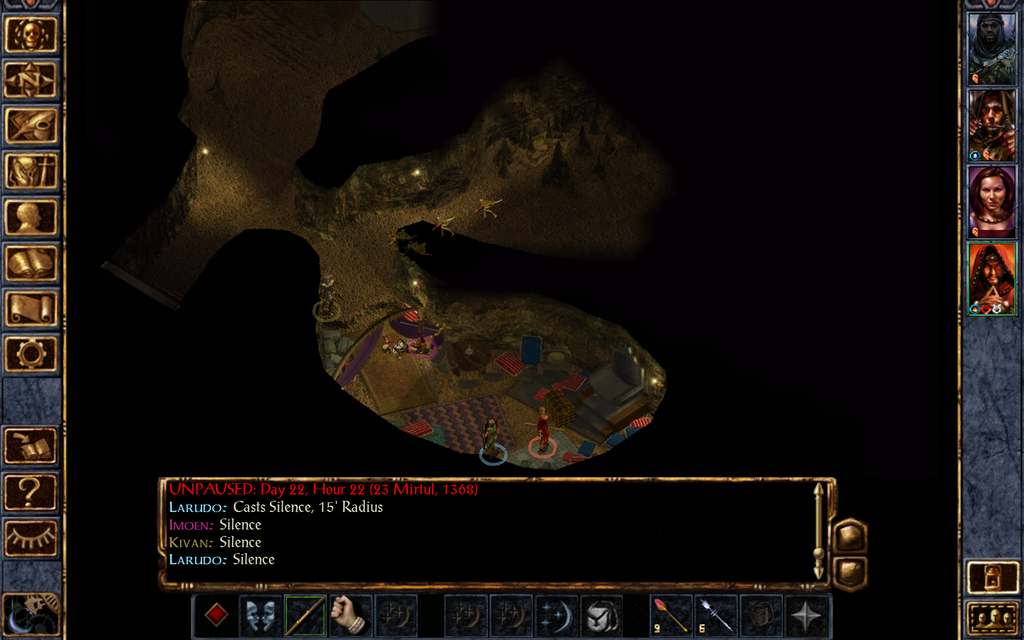Click the skull emblem button in the sidebar
The height and width of the screenshot is (640, 1024).
(31, 35)
